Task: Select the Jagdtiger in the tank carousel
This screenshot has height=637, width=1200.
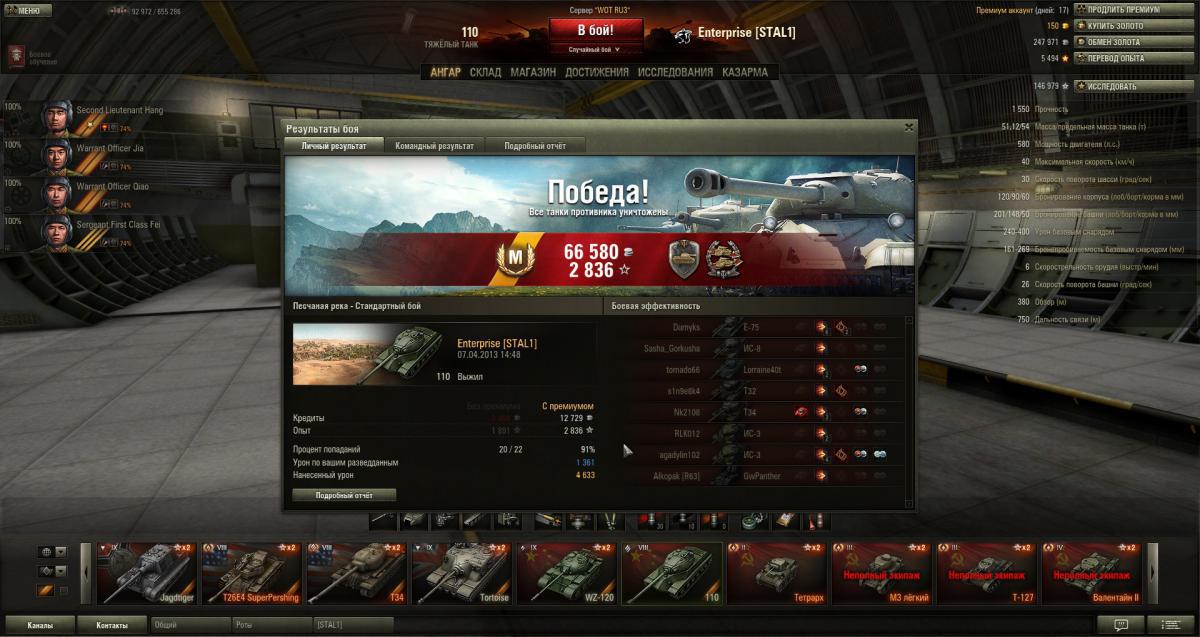Action: click(146, 574)
